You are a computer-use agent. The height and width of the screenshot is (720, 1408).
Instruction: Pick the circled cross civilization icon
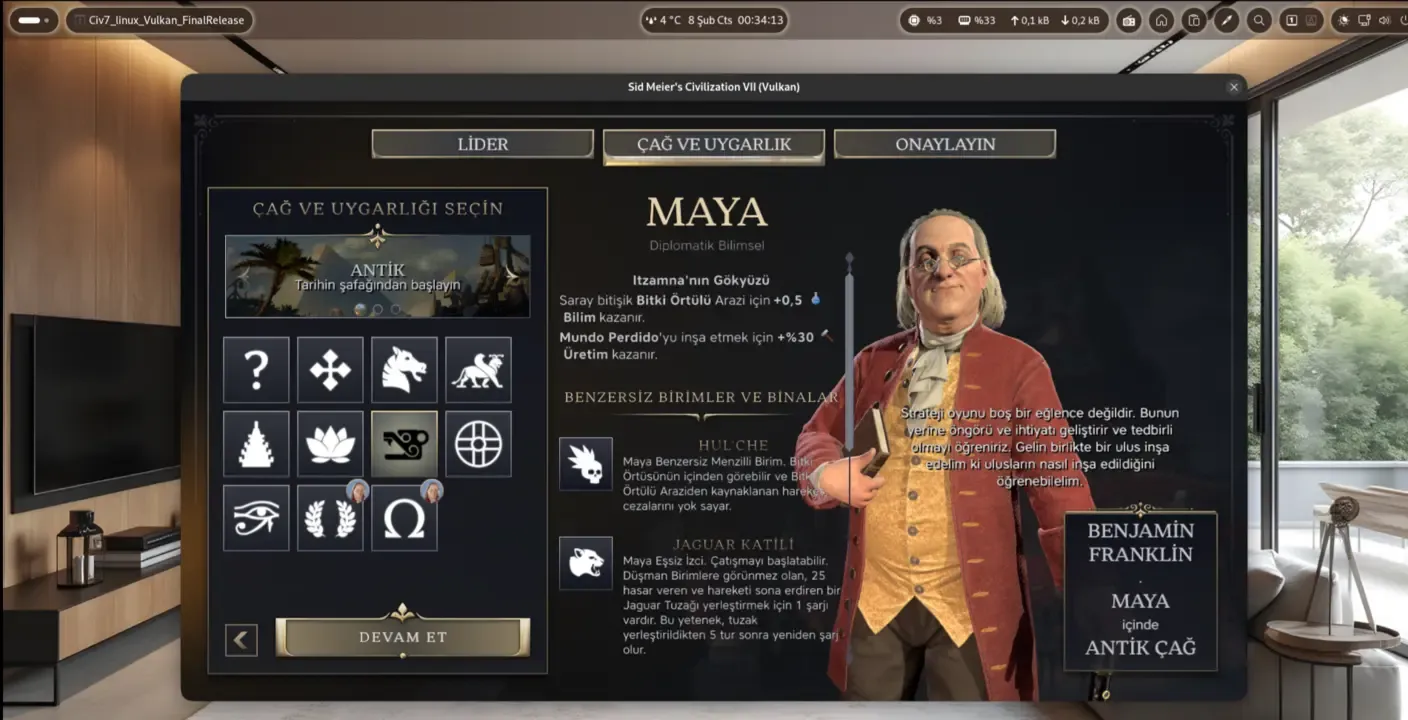(x=478, y=444)
